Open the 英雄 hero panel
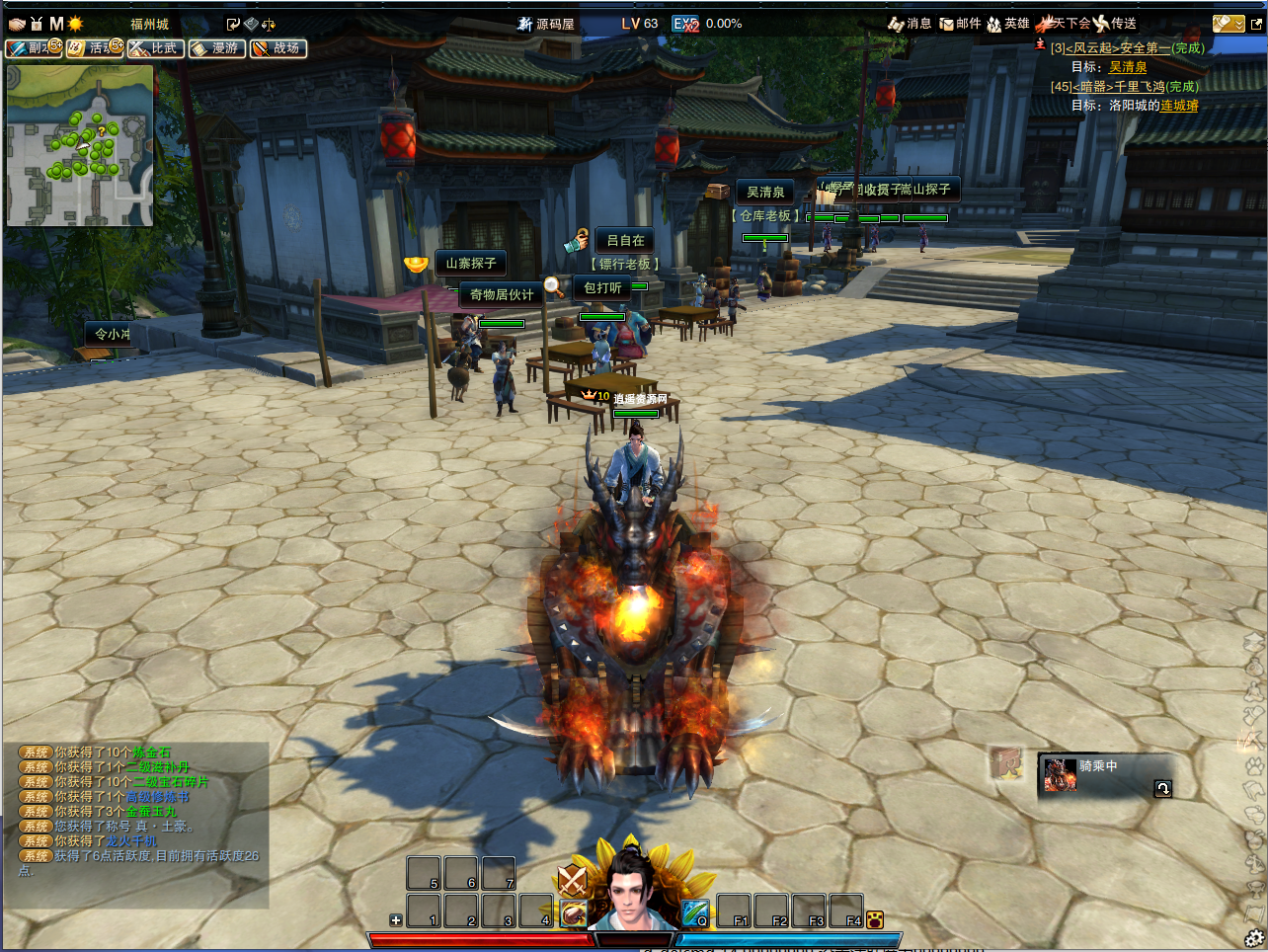Screen dimensions: 1268x952 click(1008, 24)
